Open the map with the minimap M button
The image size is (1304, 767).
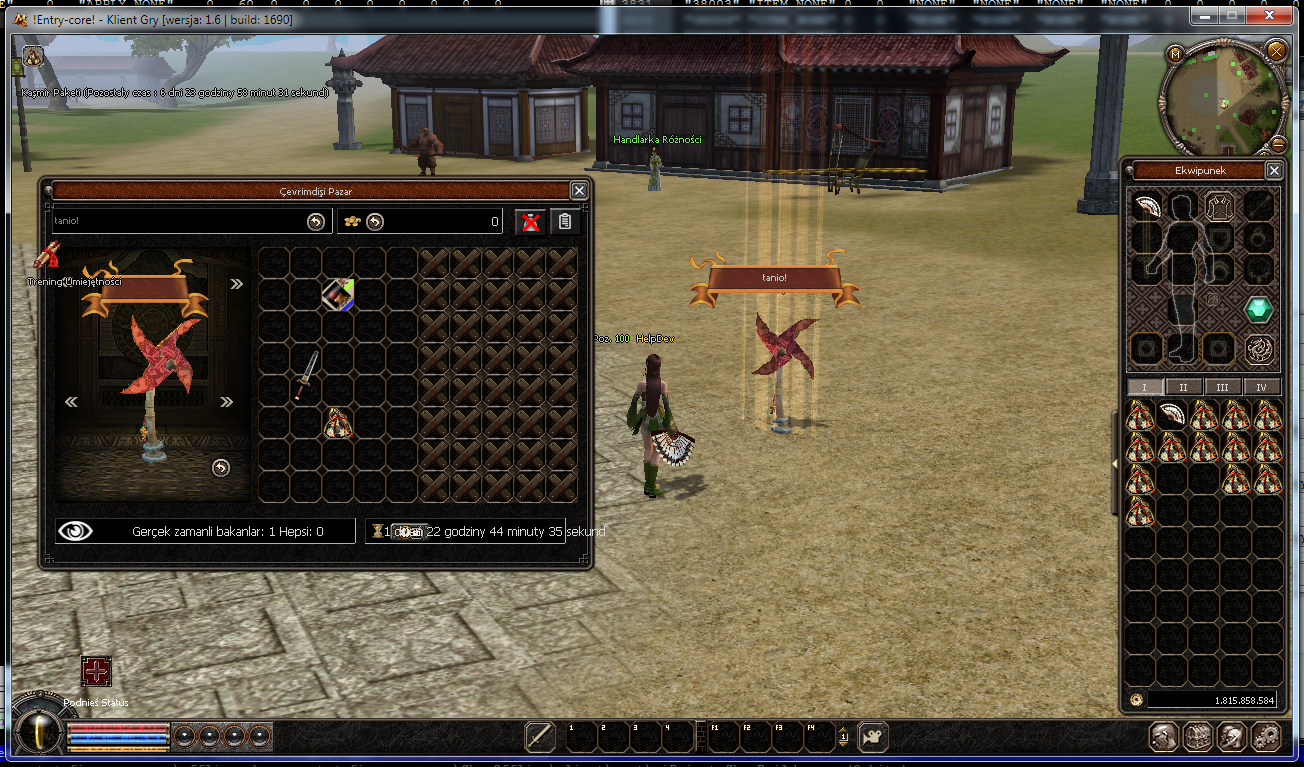(x=1175, y=53)
